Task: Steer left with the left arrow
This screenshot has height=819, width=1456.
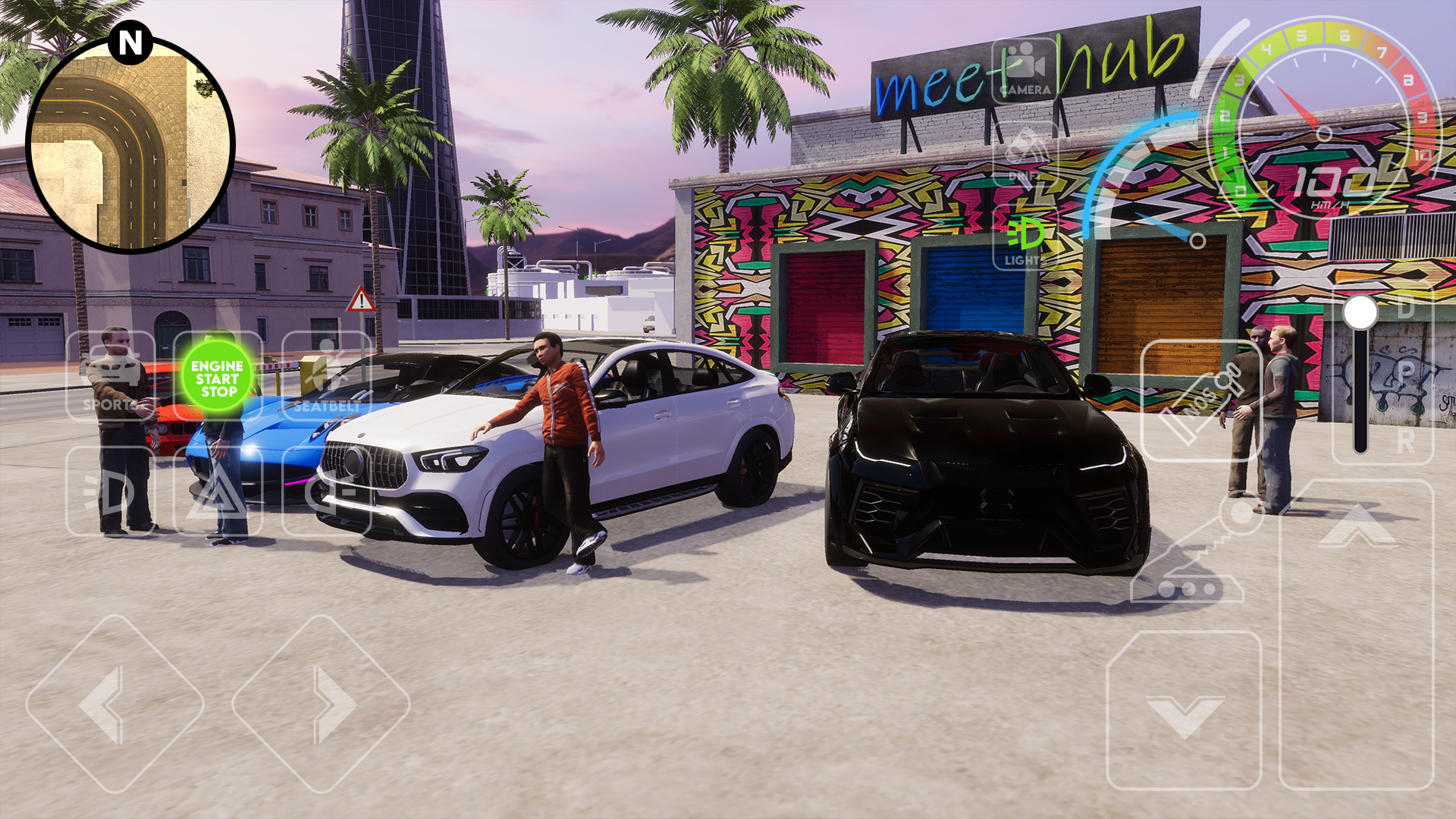Action: [115, 704]
